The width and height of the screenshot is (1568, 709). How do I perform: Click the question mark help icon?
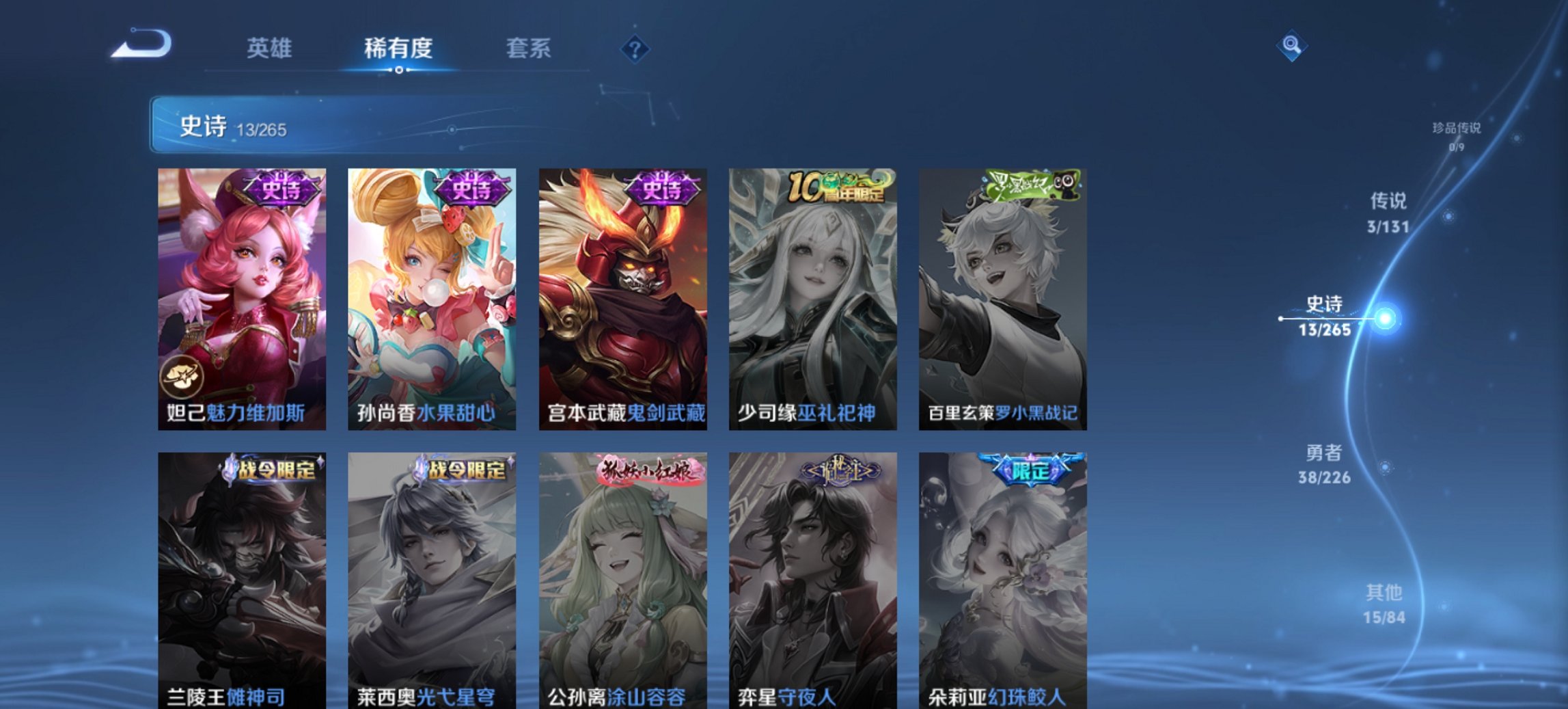point(635,48)
